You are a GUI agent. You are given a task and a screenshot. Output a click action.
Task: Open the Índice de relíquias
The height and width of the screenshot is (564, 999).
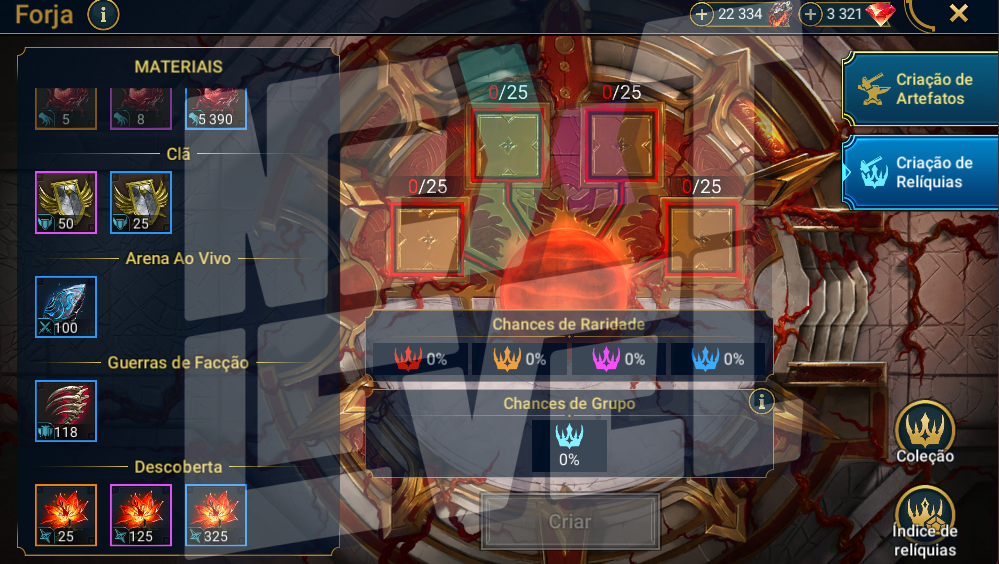tap(925, 520)
